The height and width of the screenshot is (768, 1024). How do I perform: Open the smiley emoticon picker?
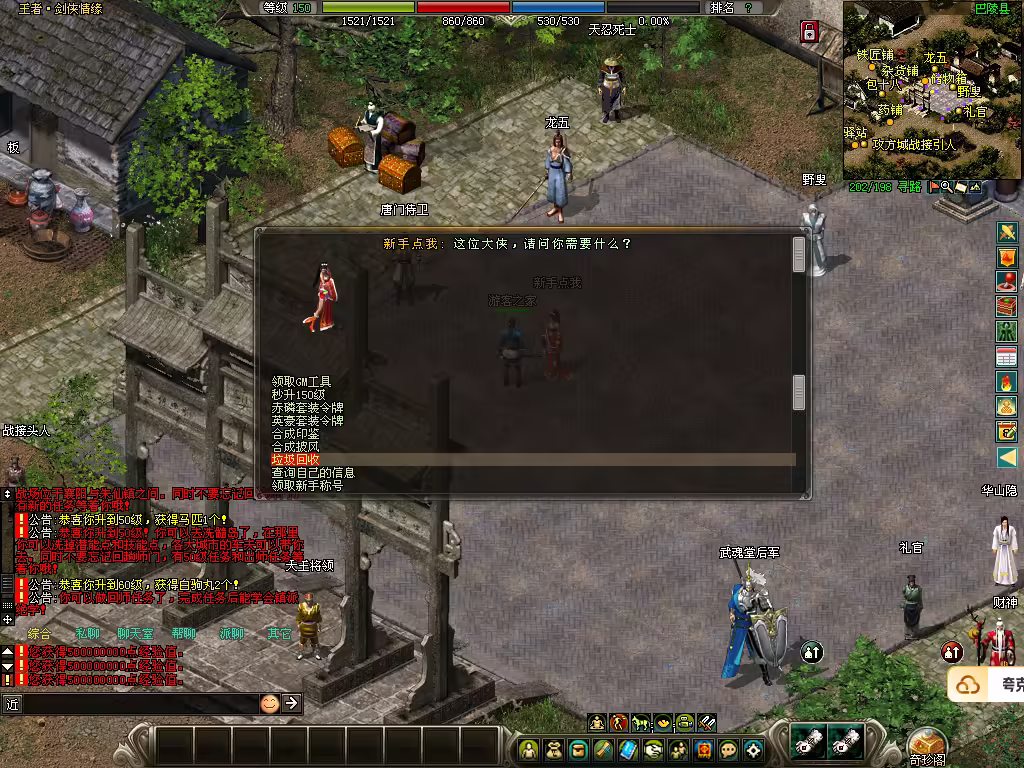click(269, 703)
